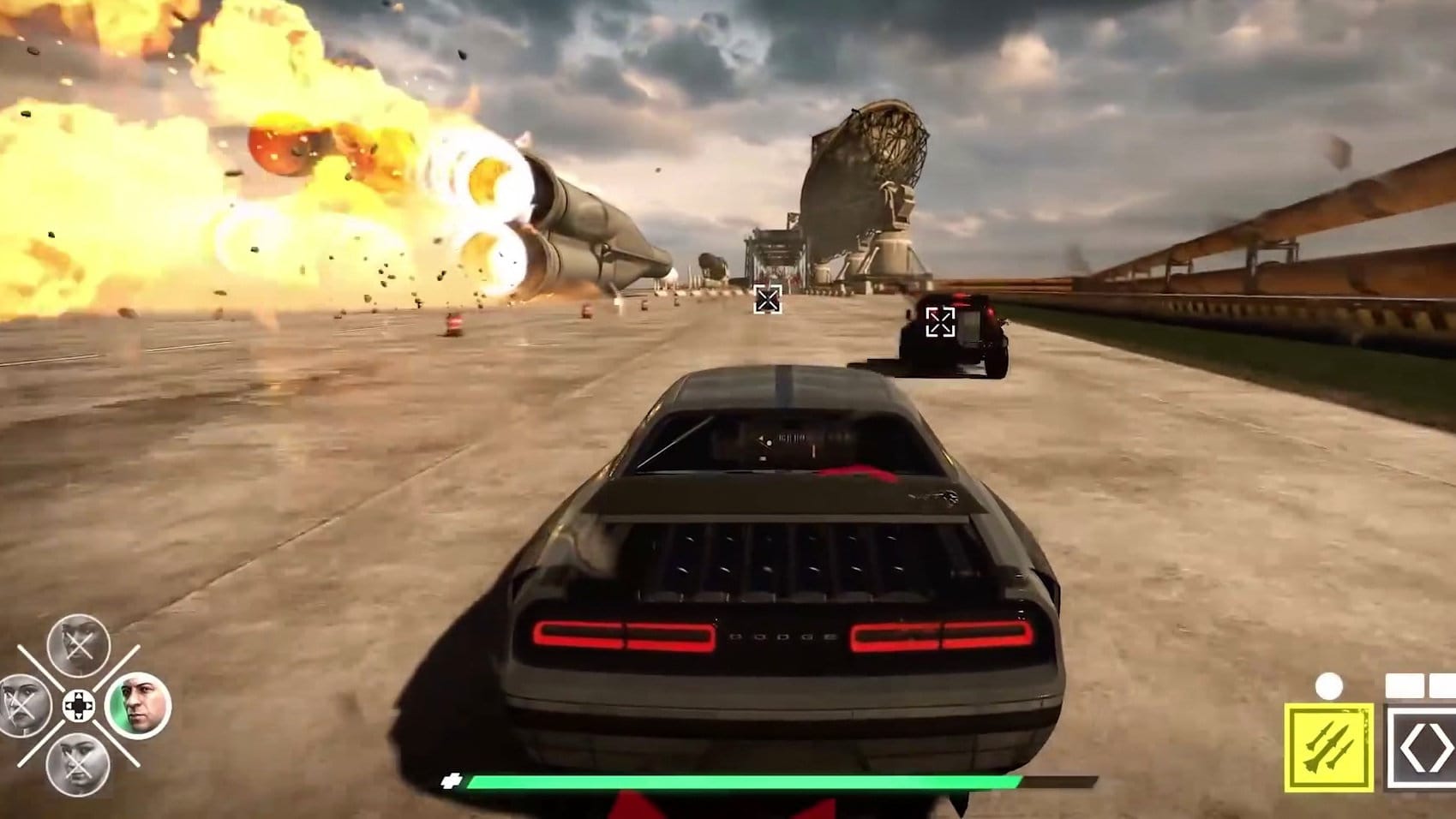
Task: Click the down arrow on the d-pad icon
Action: point(79,717)
